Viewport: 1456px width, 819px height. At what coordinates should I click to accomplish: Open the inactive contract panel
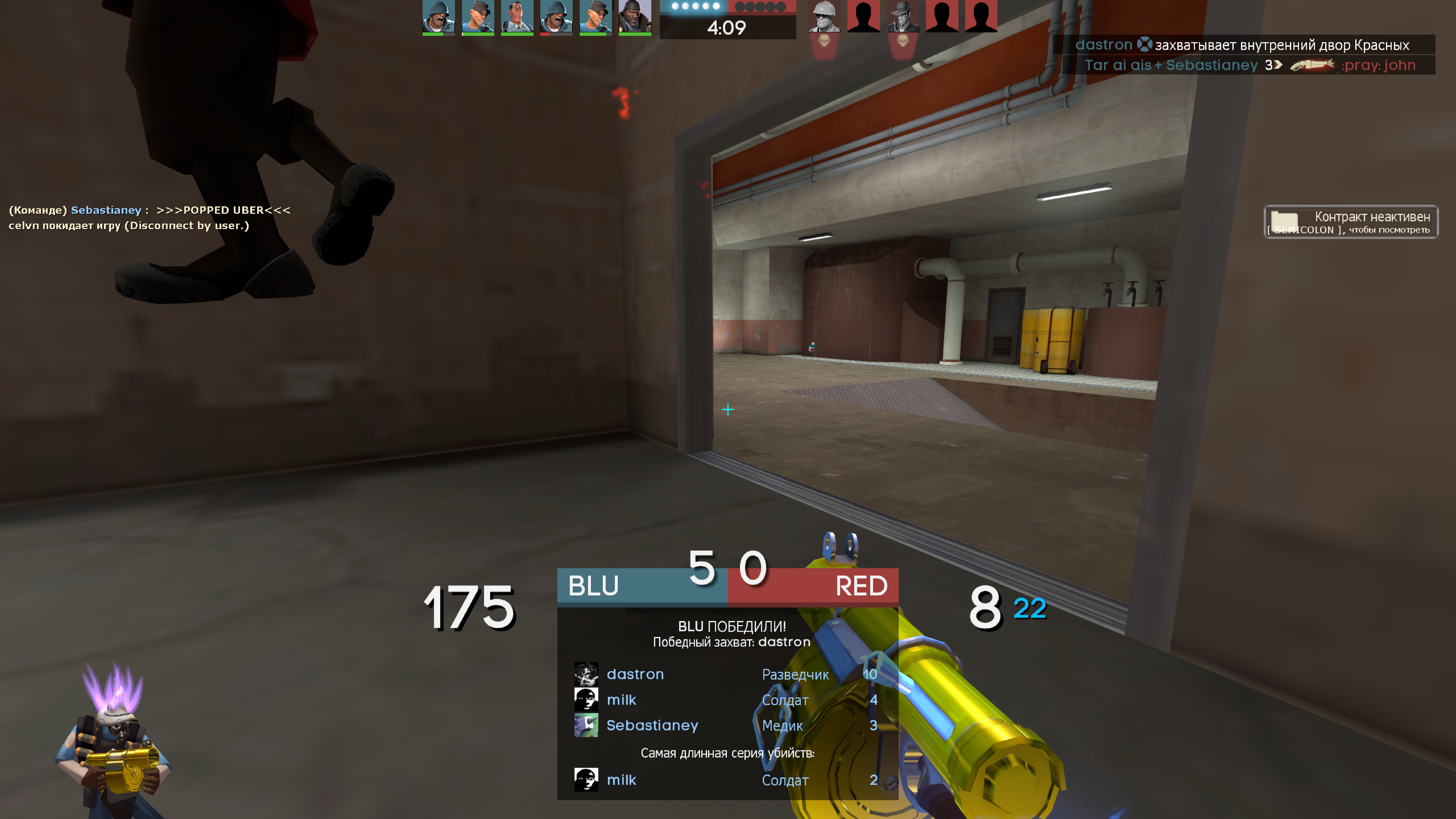pyautogui.click(x=1350, y=222)
